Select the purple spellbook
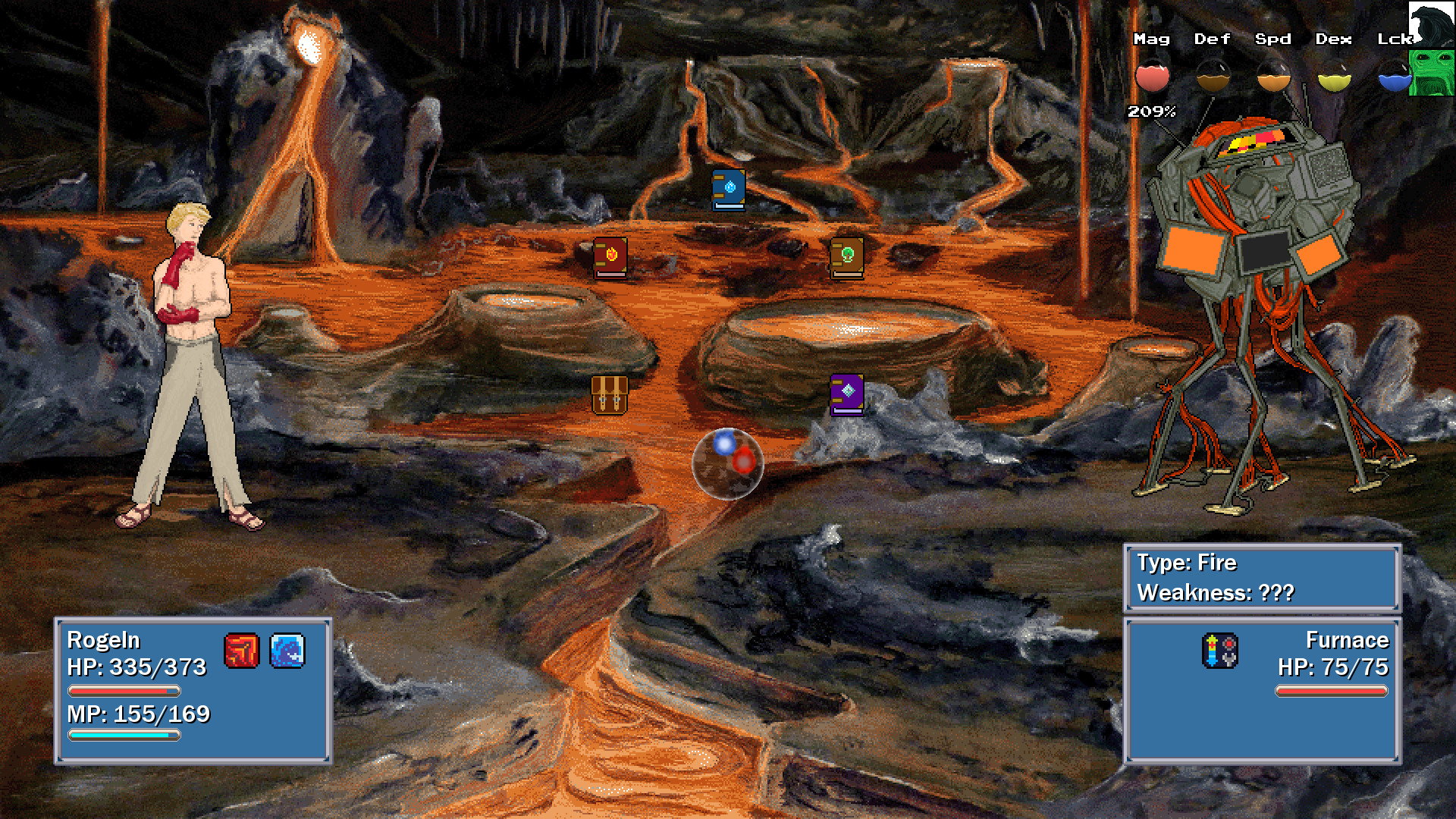This screenshot has width=1456, height=819. (847, 396)
